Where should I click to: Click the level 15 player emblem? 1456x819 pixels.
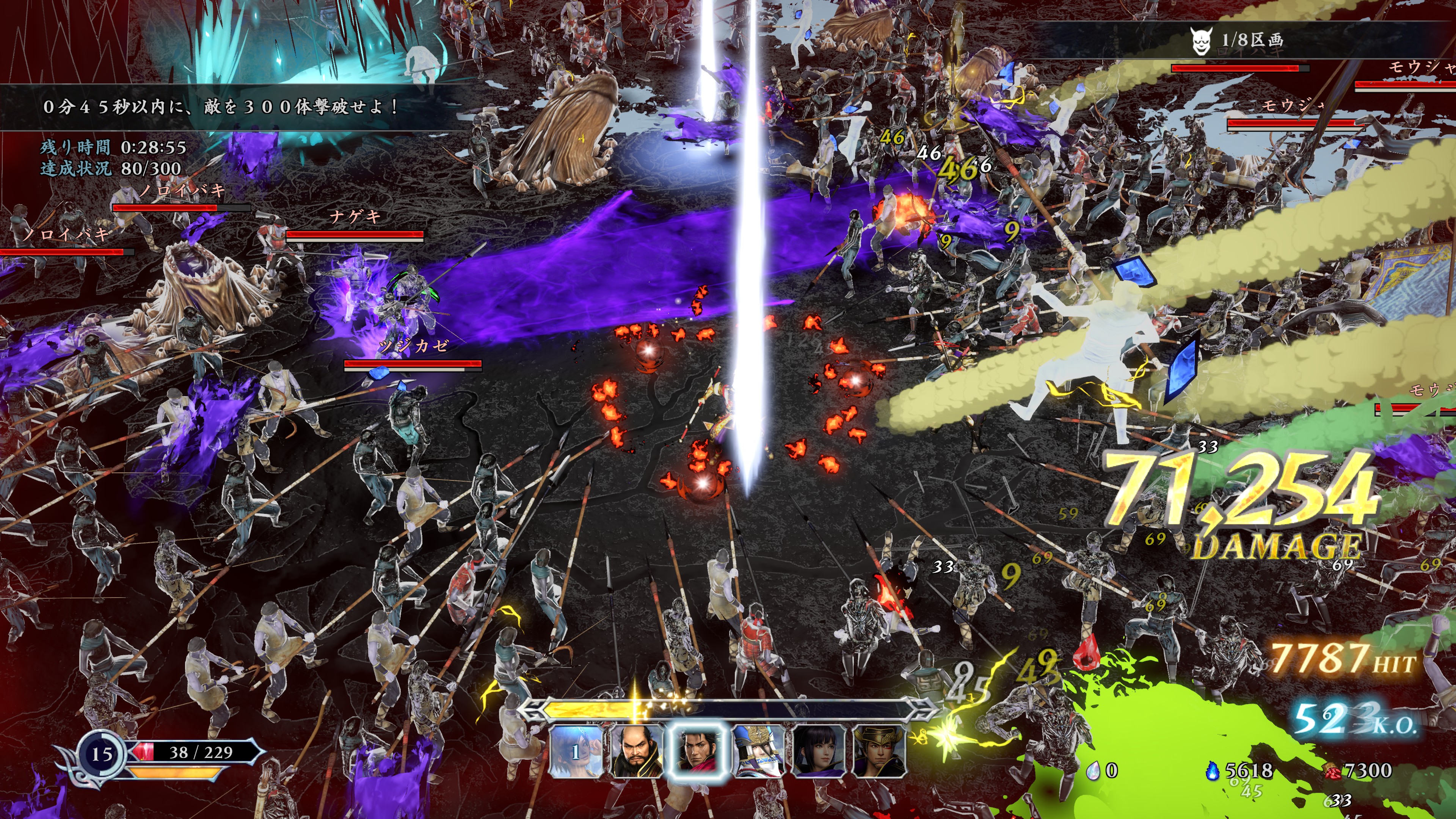point(102,753)
